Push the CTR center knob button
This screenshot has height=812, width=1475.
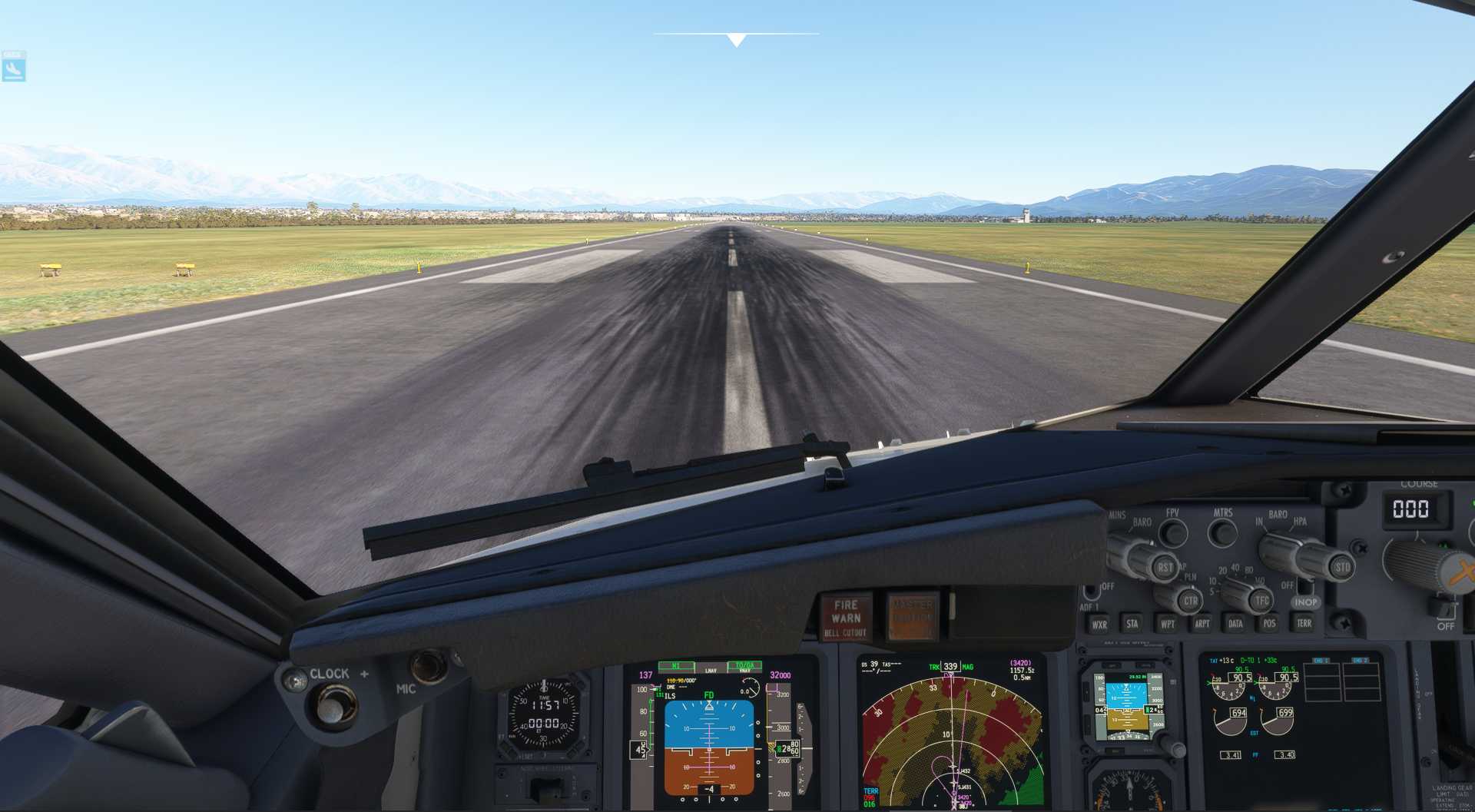pyautogui.click(x=1190, y=601)
